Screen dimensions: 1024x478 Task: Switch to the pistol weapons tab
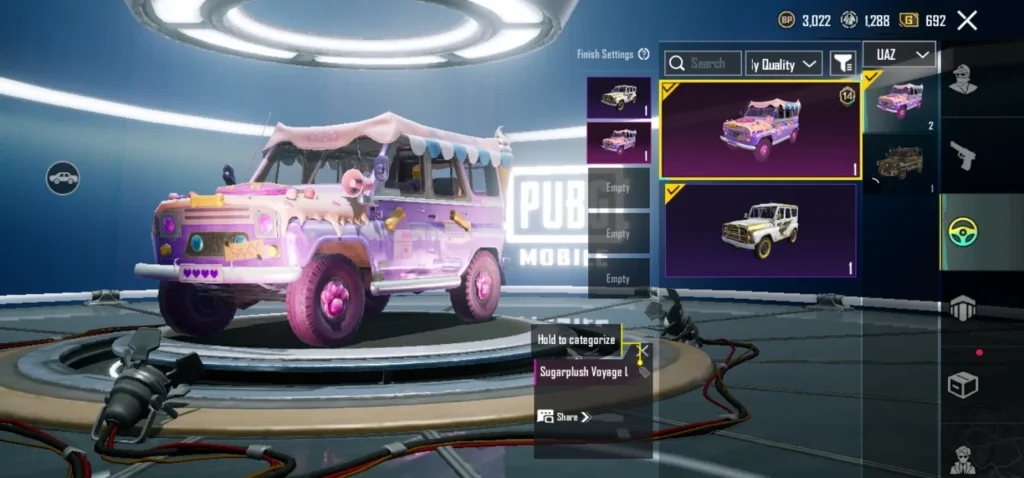[963, 155]
